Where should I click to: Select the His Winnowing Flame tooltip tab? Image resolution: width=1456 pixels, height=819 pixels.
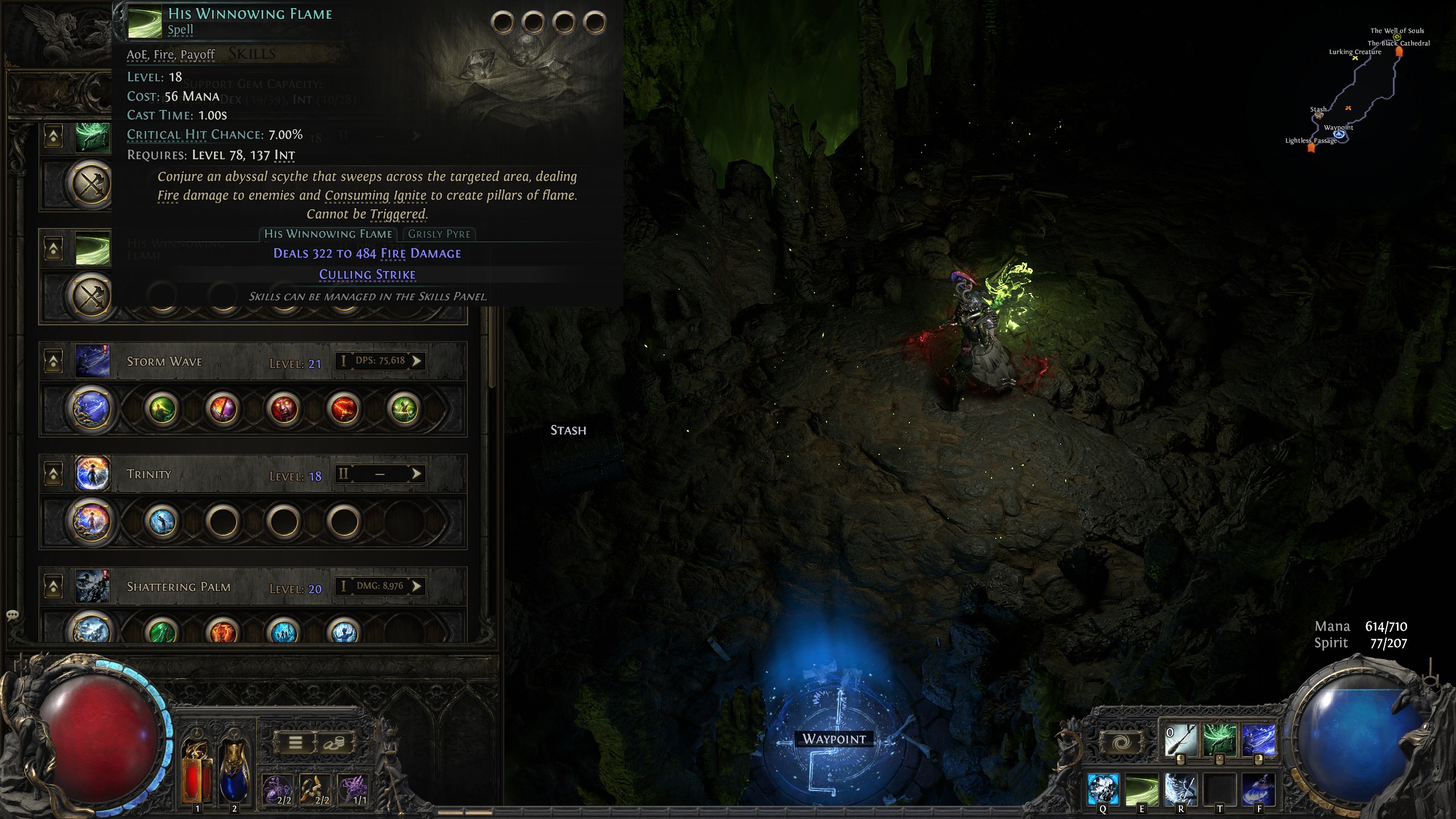click(328, 234)
